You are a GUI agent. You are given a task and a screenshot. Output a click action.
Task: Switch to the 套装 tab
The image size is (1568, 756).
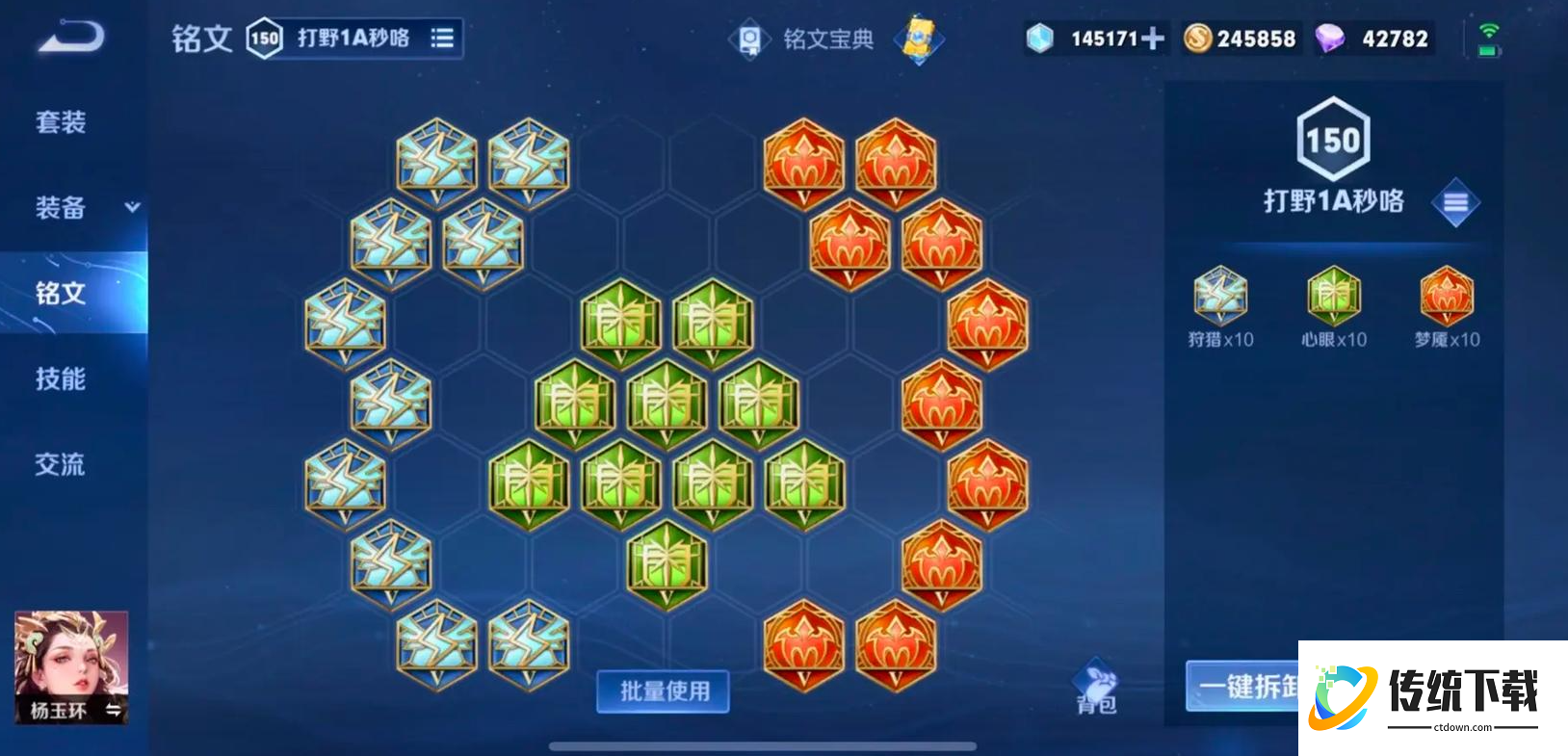(x=63, y=122)
